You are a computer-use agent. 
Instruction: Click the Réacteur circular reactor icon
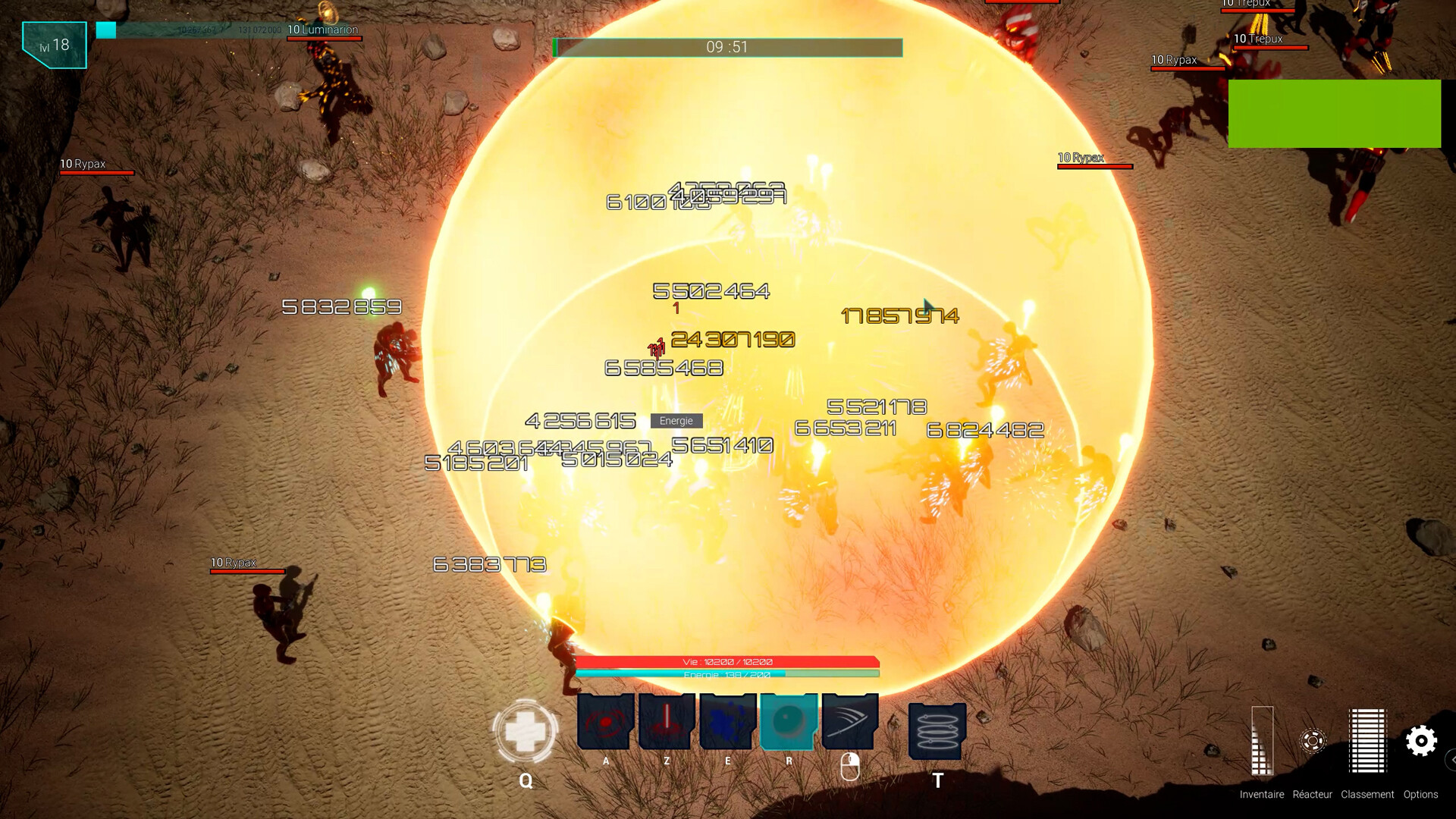click(1313, 742)
